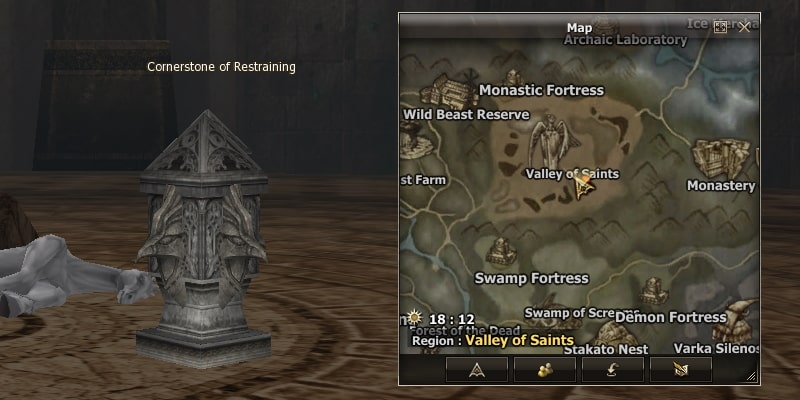This screenshot has width=800, height=400.
Task: Select the Monastery building on the map
Action: [x=722, y=158]
